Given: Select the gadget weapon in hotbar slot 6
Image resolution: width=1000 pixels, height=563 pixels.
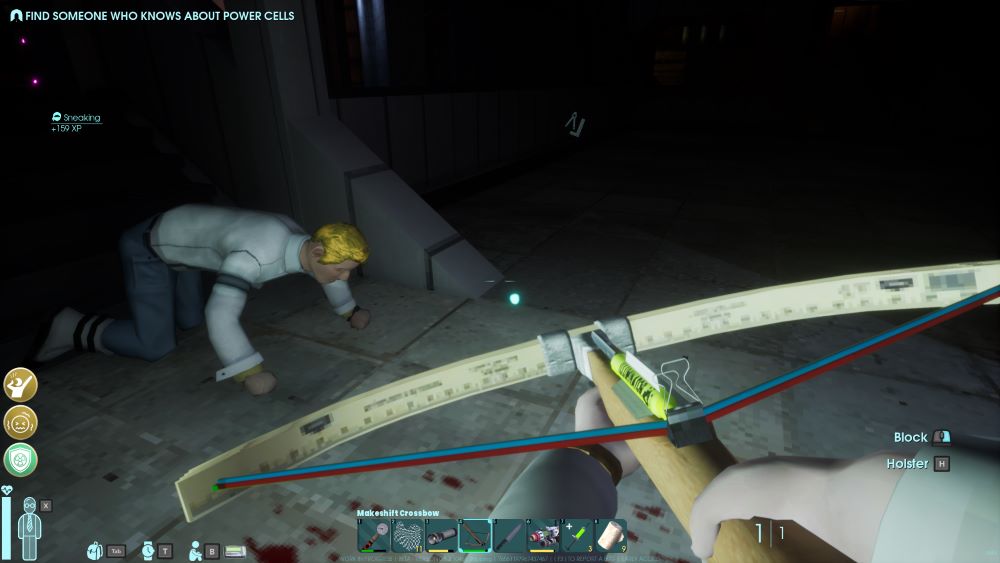Looking at the screenshot, I should [x=543, y=535].
